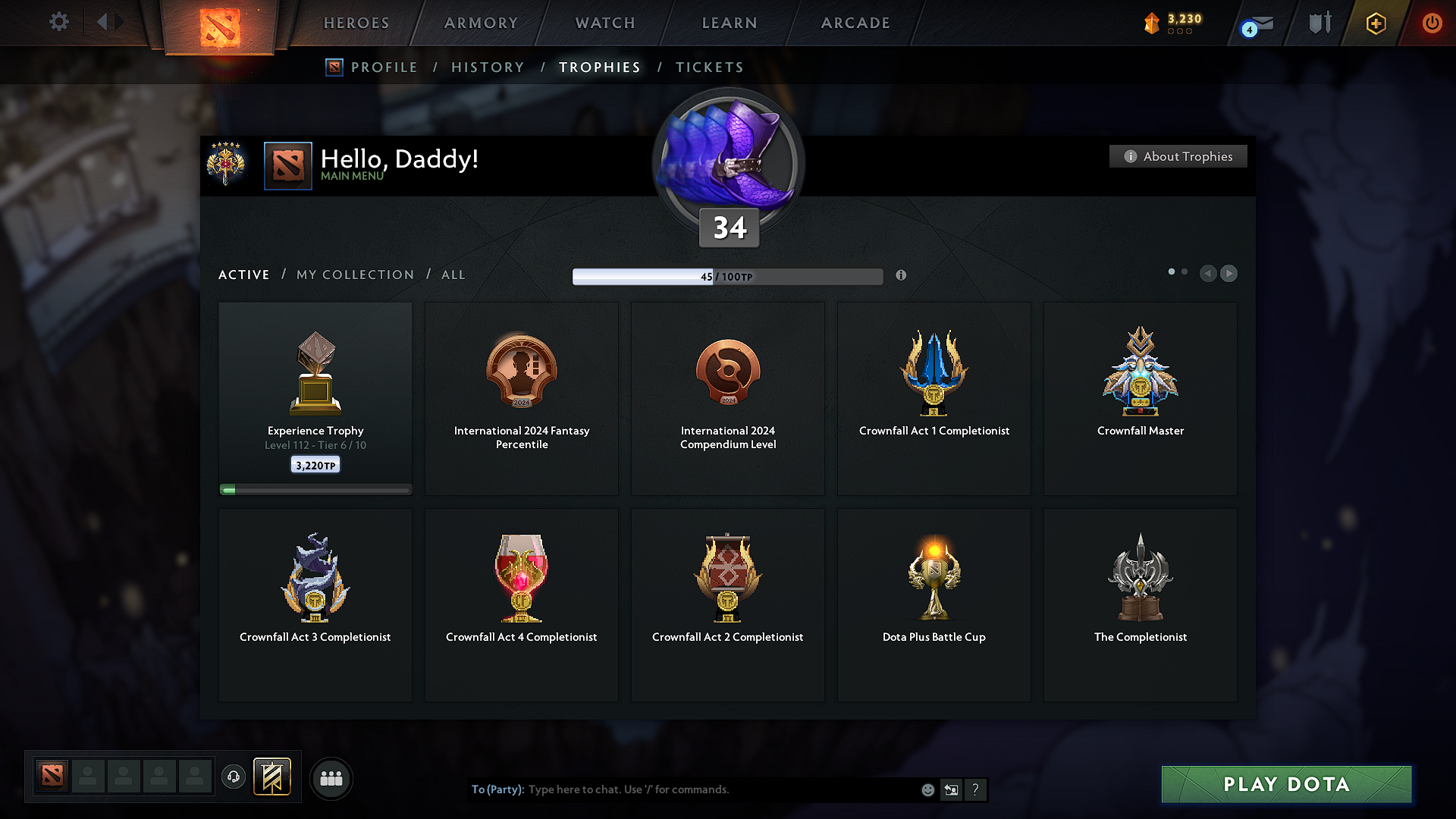This screenshot has height=819, width=1456.
Task: Click the voice chat headset icon
Action: click(x=234, y=777)
